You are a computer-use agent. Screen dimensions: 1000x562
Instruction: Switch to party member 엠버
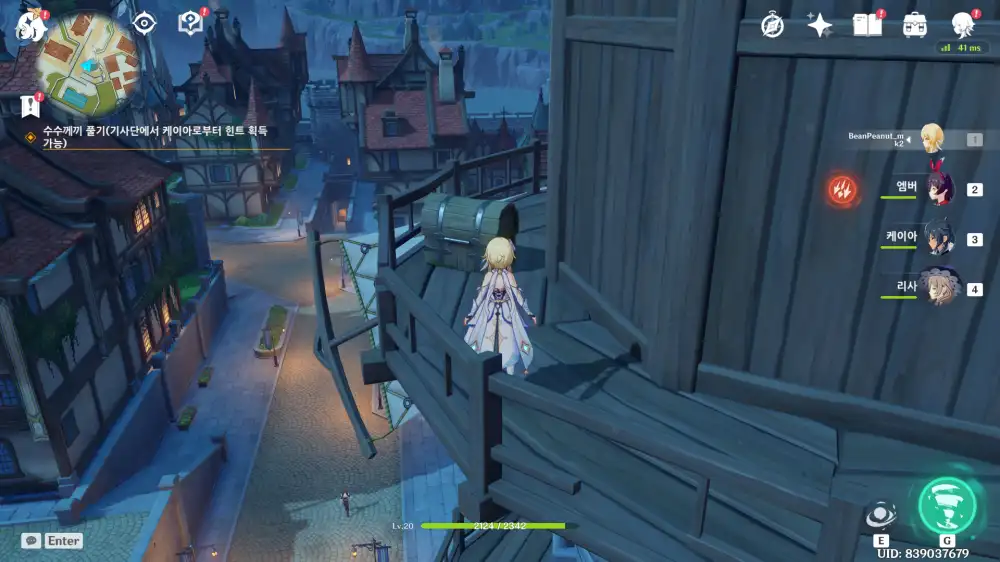click(938, 188)
